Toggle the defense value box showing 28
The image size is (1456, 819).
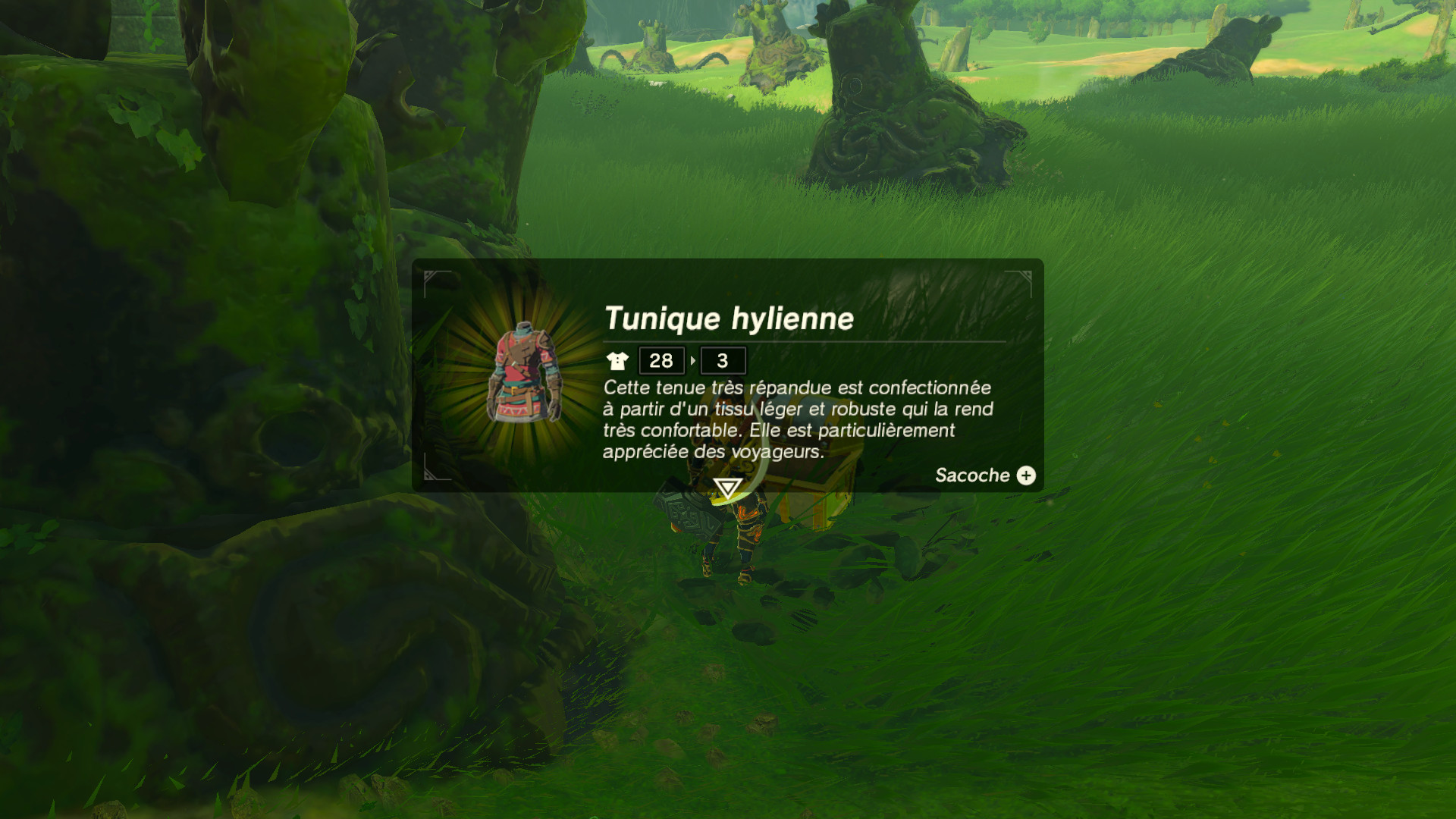(660, 361)
